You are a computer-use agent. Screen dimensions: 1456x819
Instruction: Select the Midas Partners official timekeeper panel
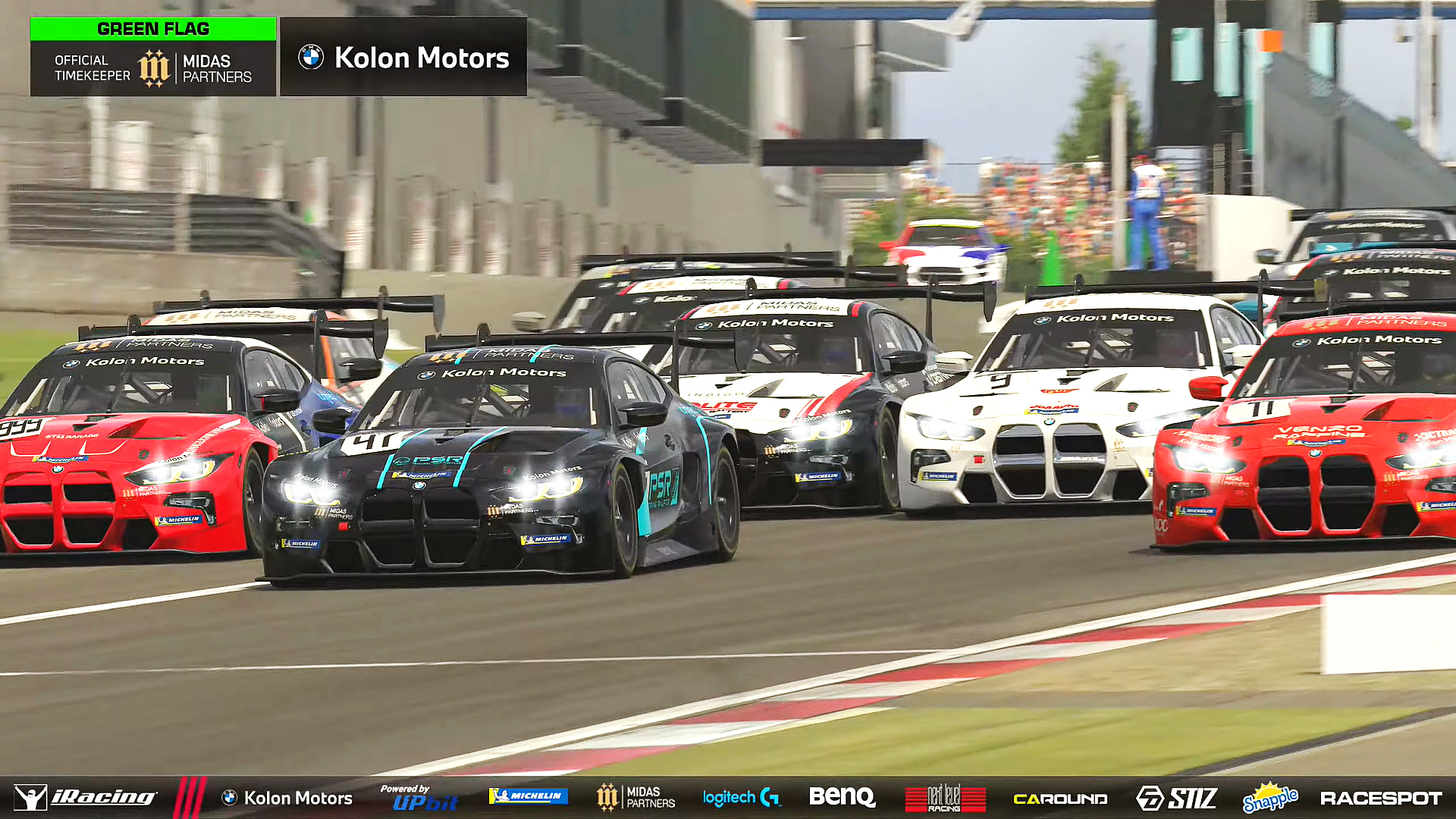click(x=153, y=68)
